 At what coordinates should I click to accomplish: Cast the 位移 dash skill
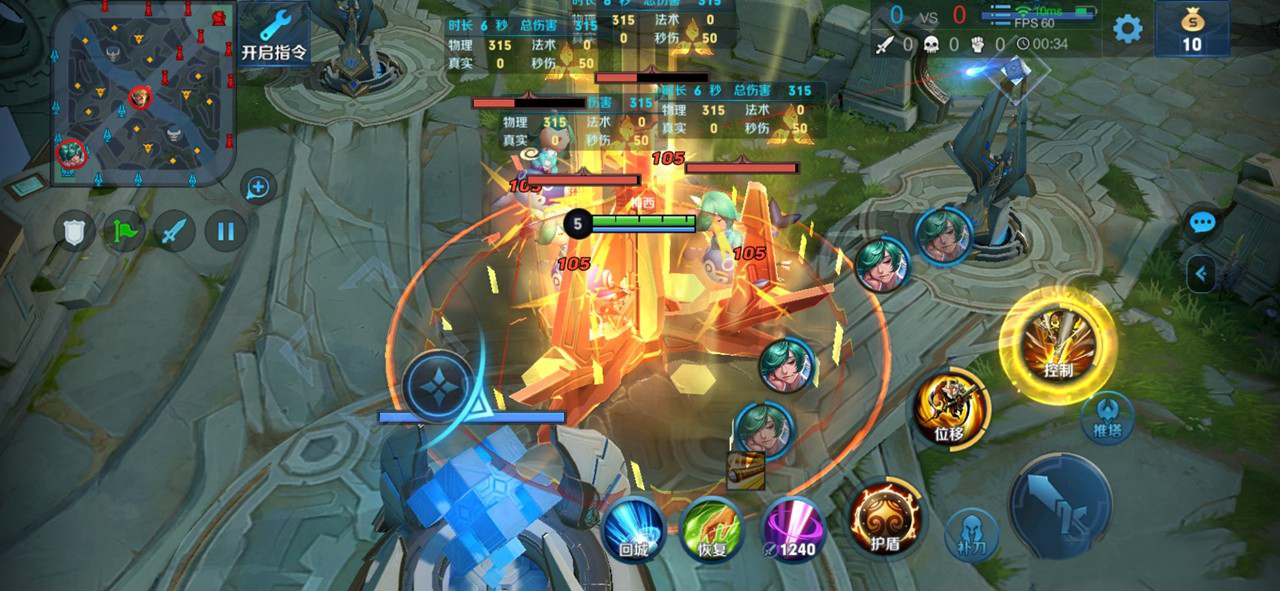(949, 408)
